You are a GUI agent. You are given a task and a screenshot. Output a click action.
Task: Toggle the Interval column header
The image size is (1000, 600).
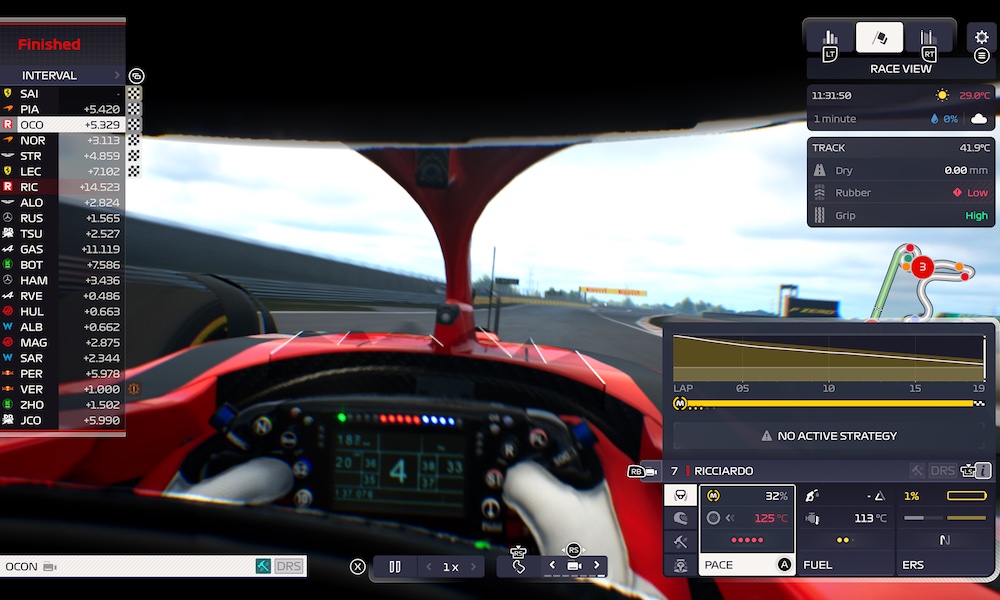click(x=60, y=75)
